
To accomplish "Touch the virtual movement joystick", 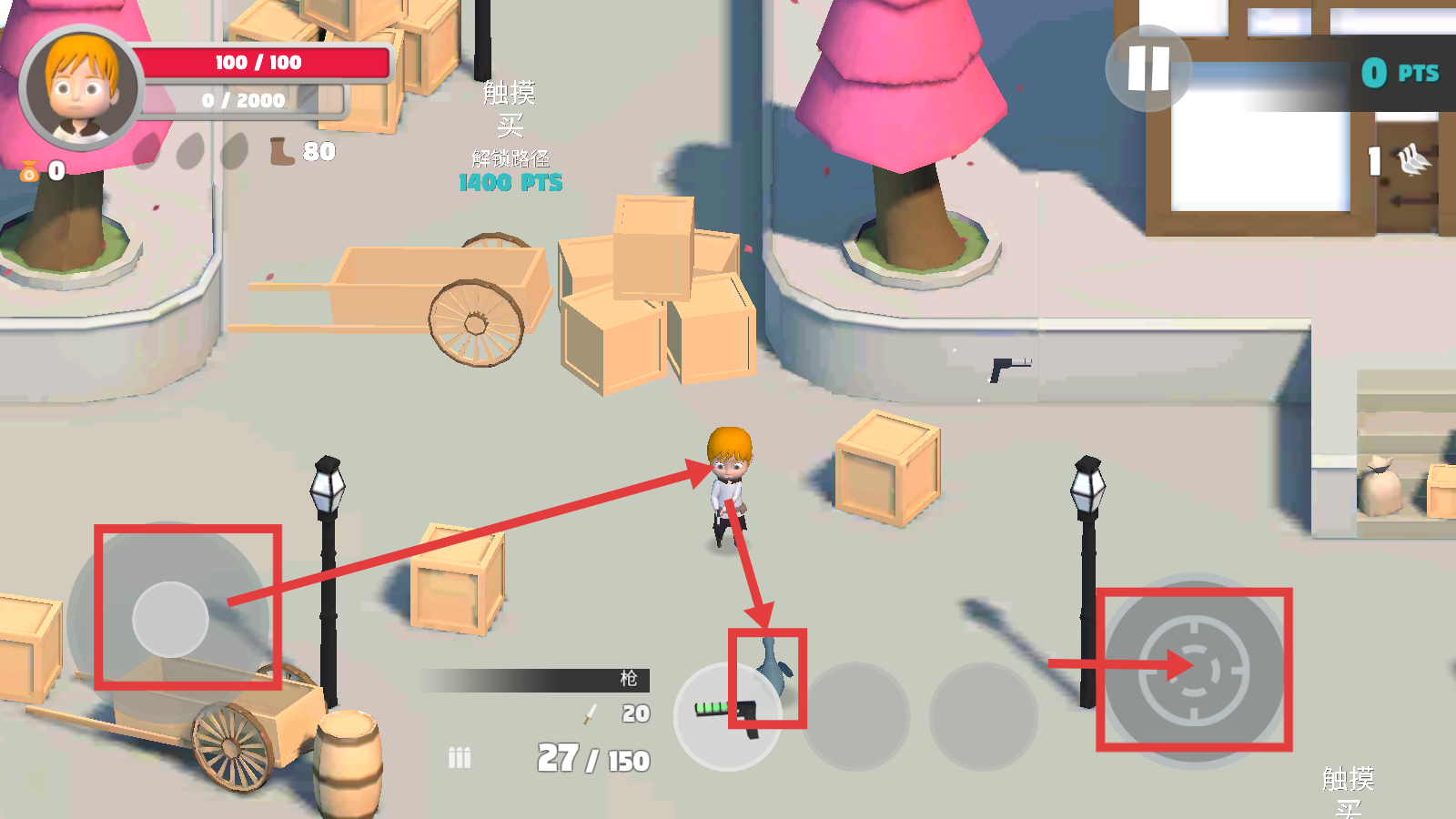I will click(x=170, y=620).
